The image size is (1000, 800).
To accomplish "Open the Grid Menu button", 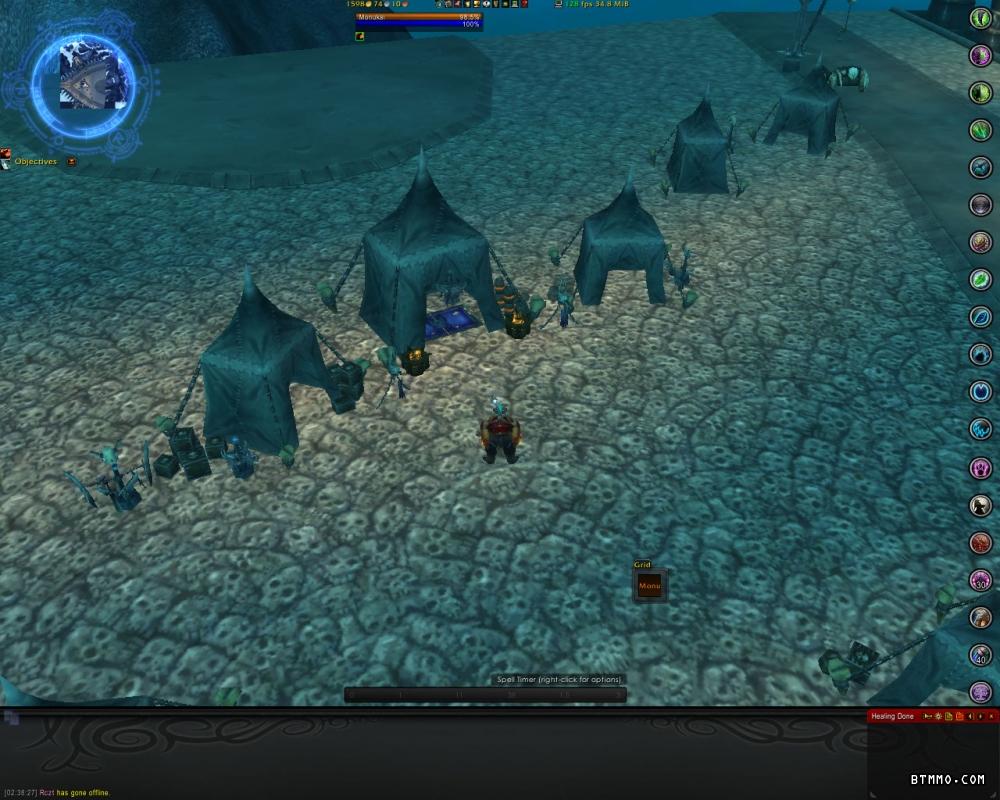I will [x=650, y=586].
